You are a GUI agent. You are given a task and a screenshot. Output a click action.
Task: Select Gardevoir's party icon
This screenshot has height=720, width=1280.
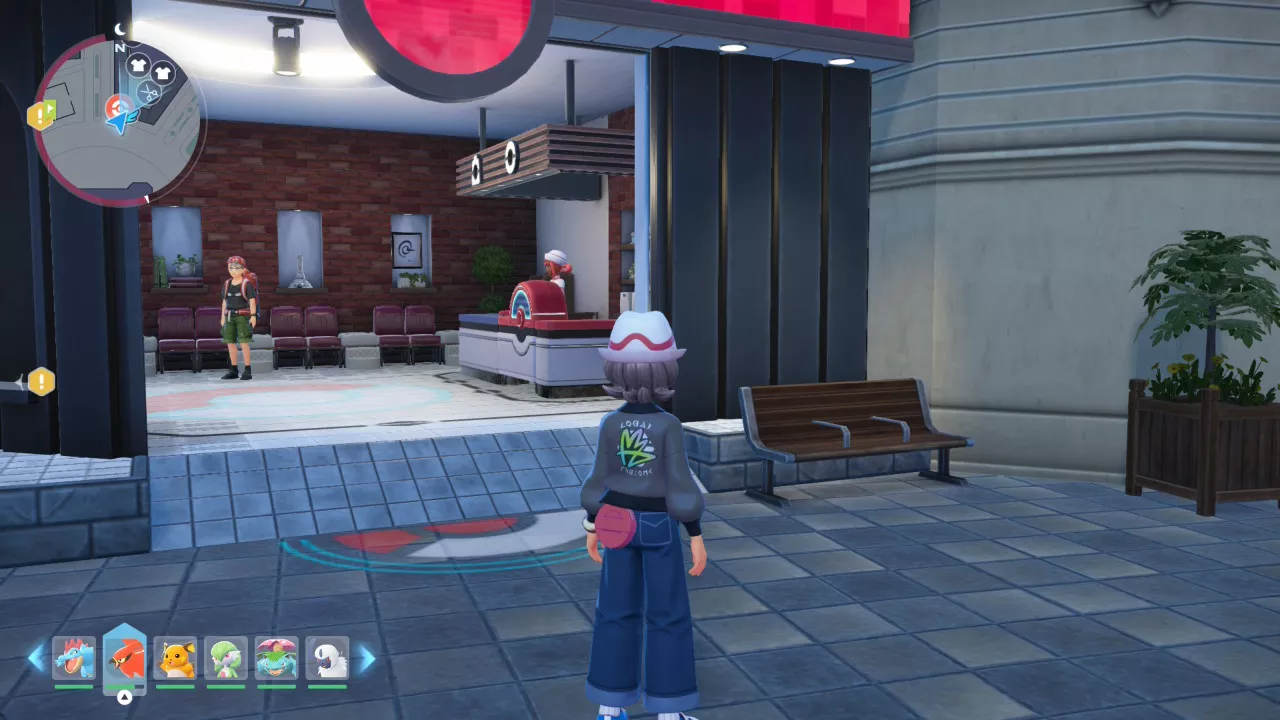225,656
